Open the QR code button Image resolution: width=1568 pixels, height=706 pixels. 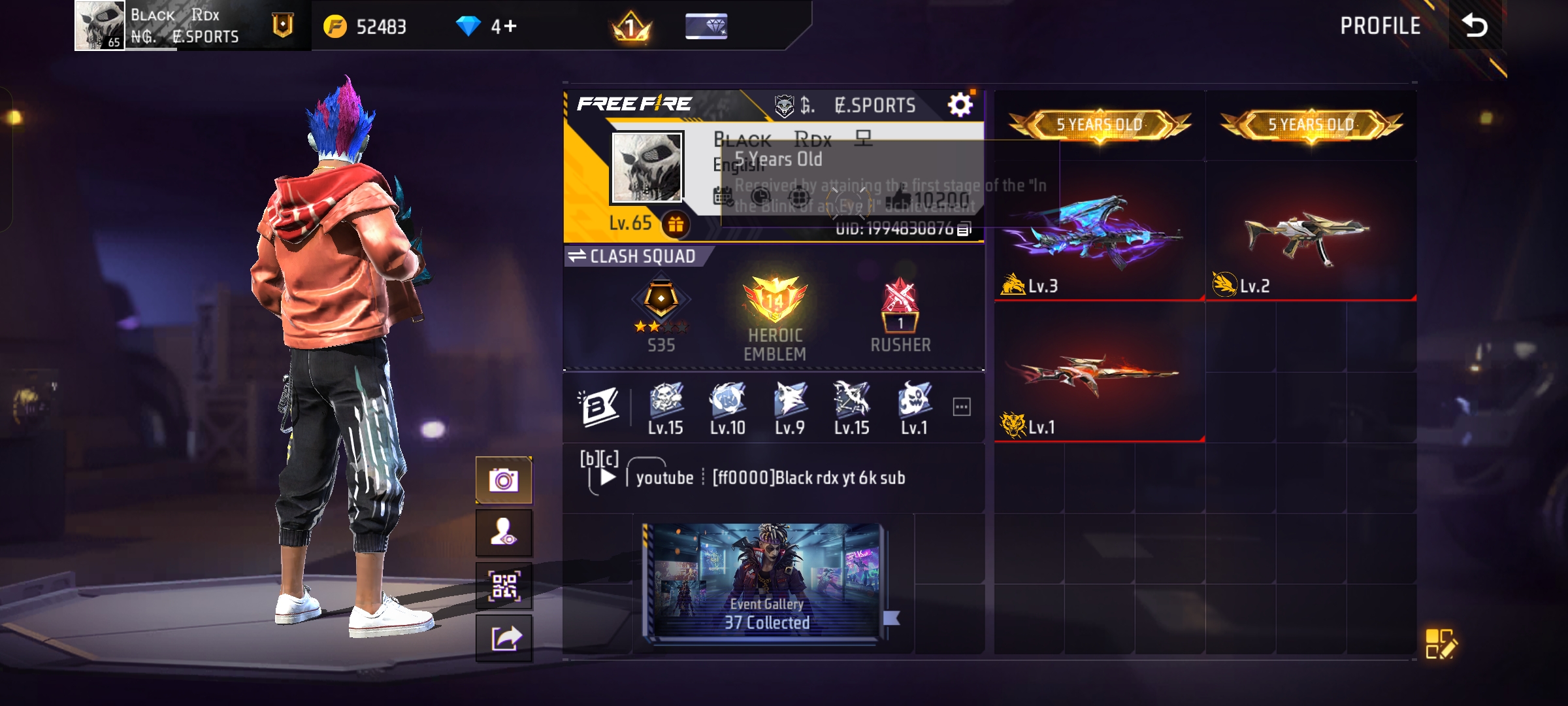click(x=504, y=586)
